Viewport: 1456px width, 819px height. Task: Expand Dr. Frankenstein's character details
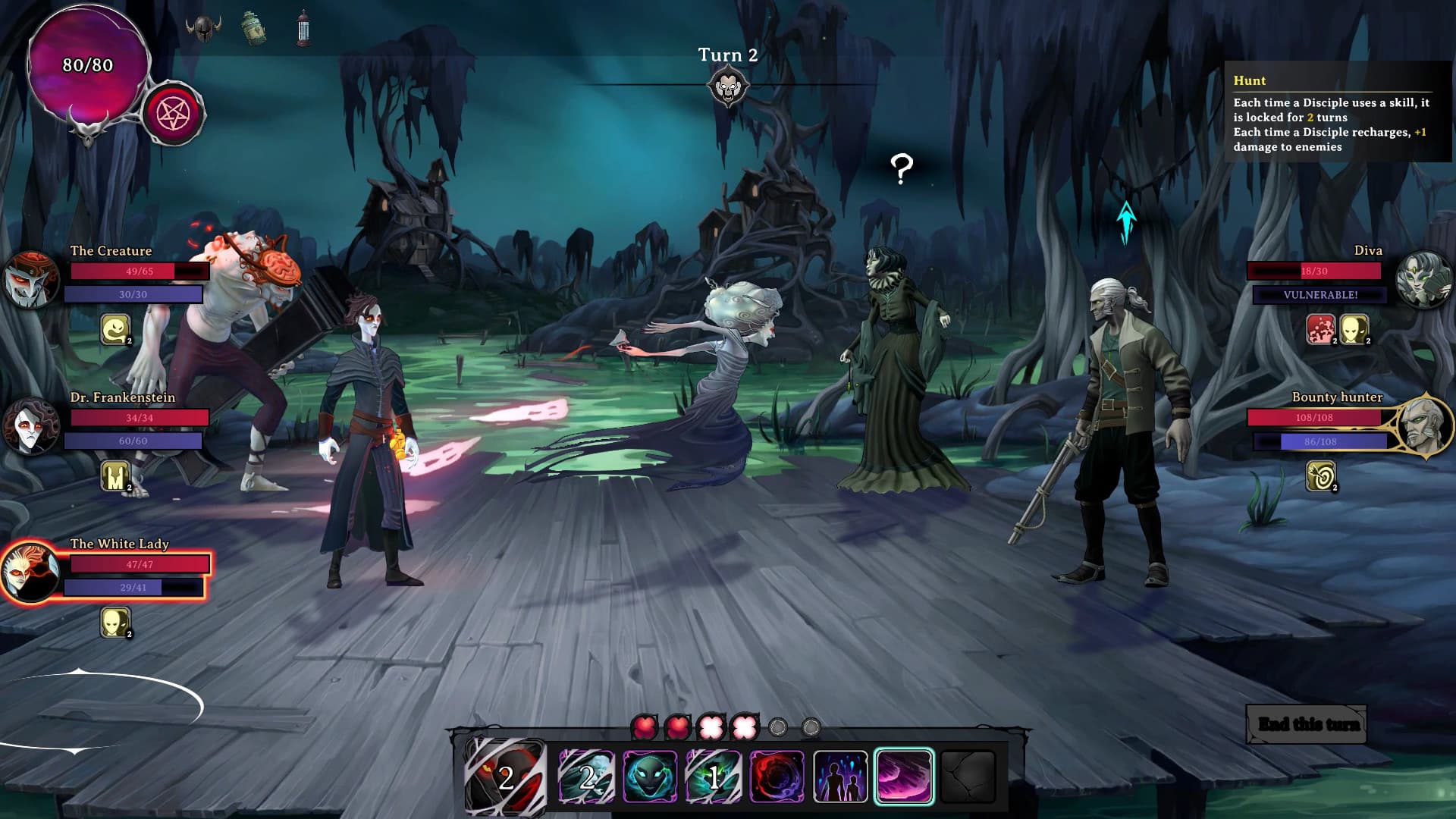(x=32, y=427)
